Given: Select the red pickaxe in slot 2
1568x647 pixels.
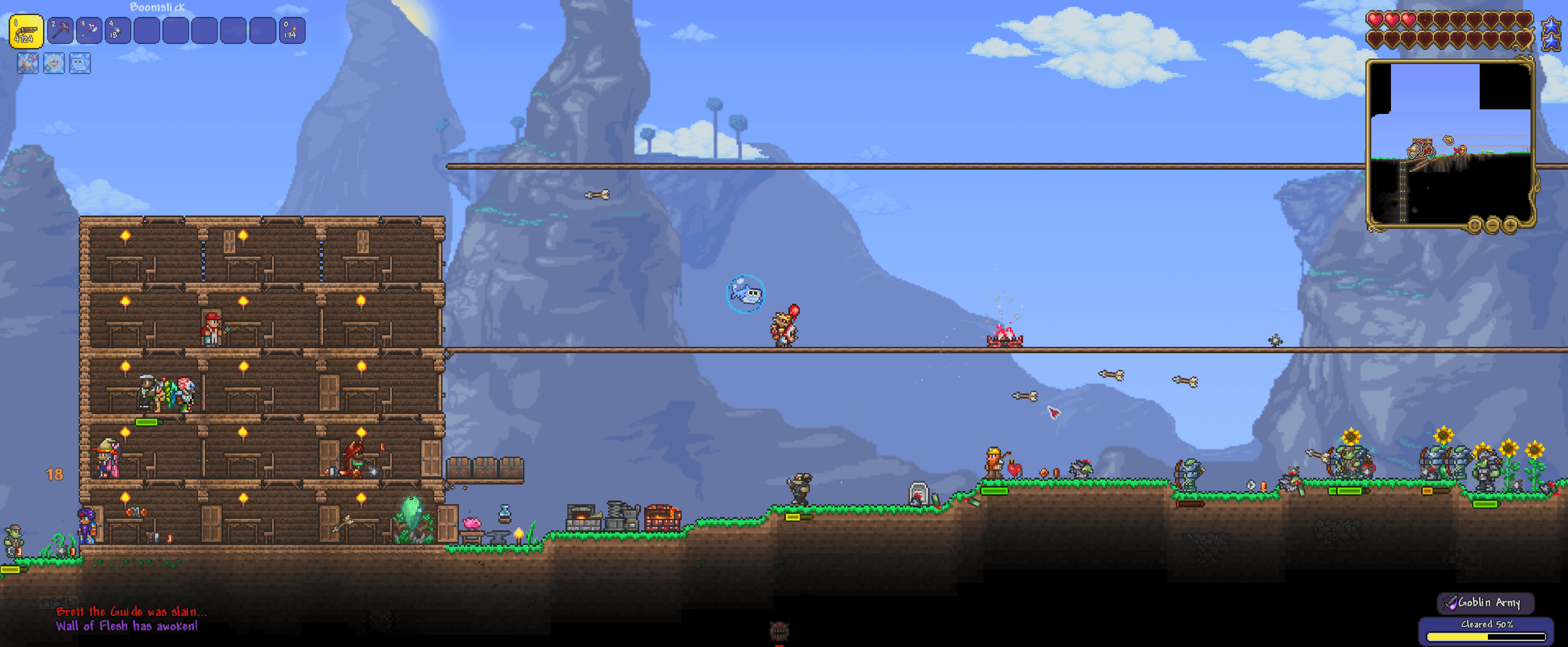Looking at the screenshot, I should point(60,31).
